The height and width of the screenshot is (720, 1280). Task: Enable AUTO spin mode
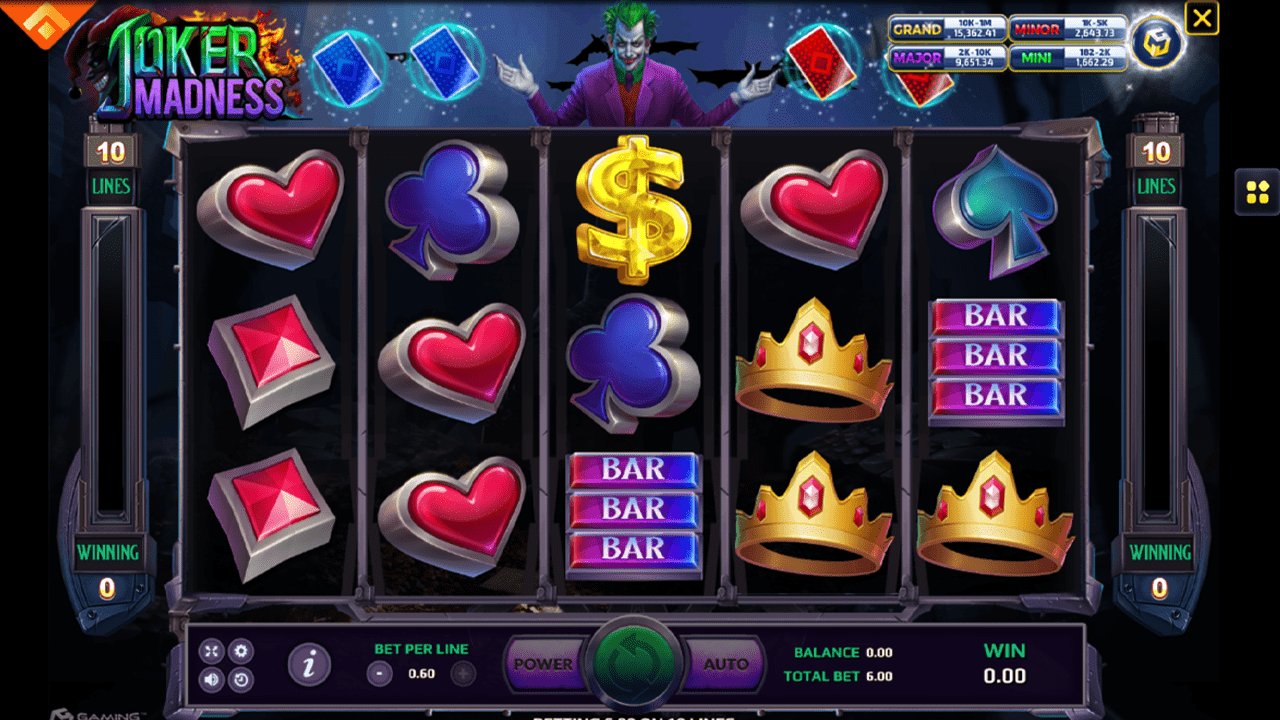point(727,662)
